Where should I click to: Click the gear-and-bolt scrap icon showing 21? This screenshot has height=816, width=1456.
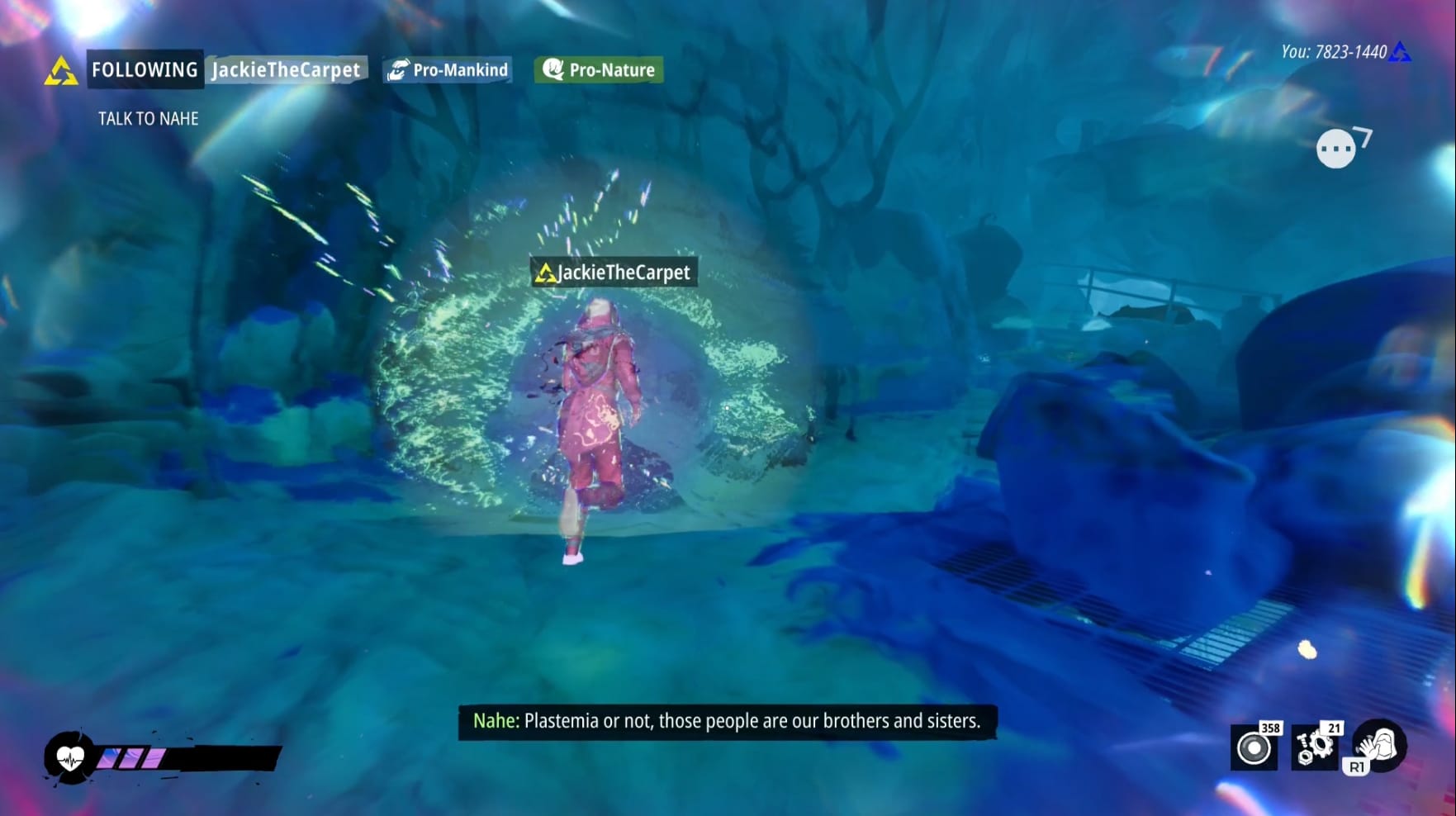(1317, 750)
